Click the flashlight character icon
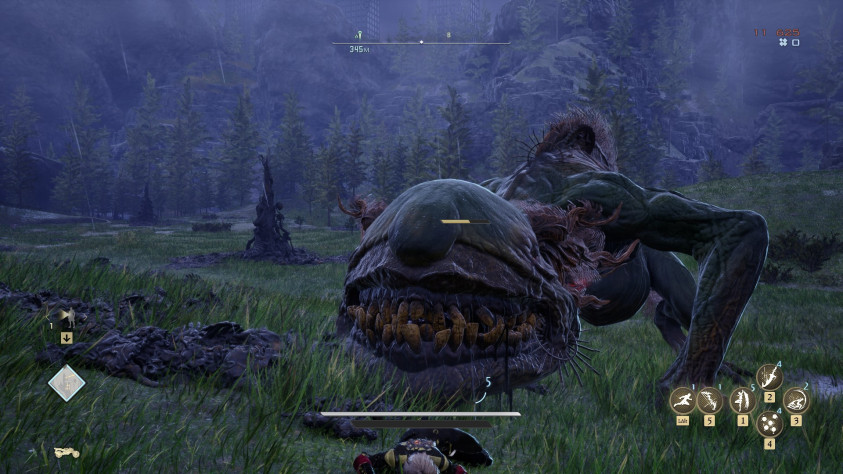 [67, 318]
